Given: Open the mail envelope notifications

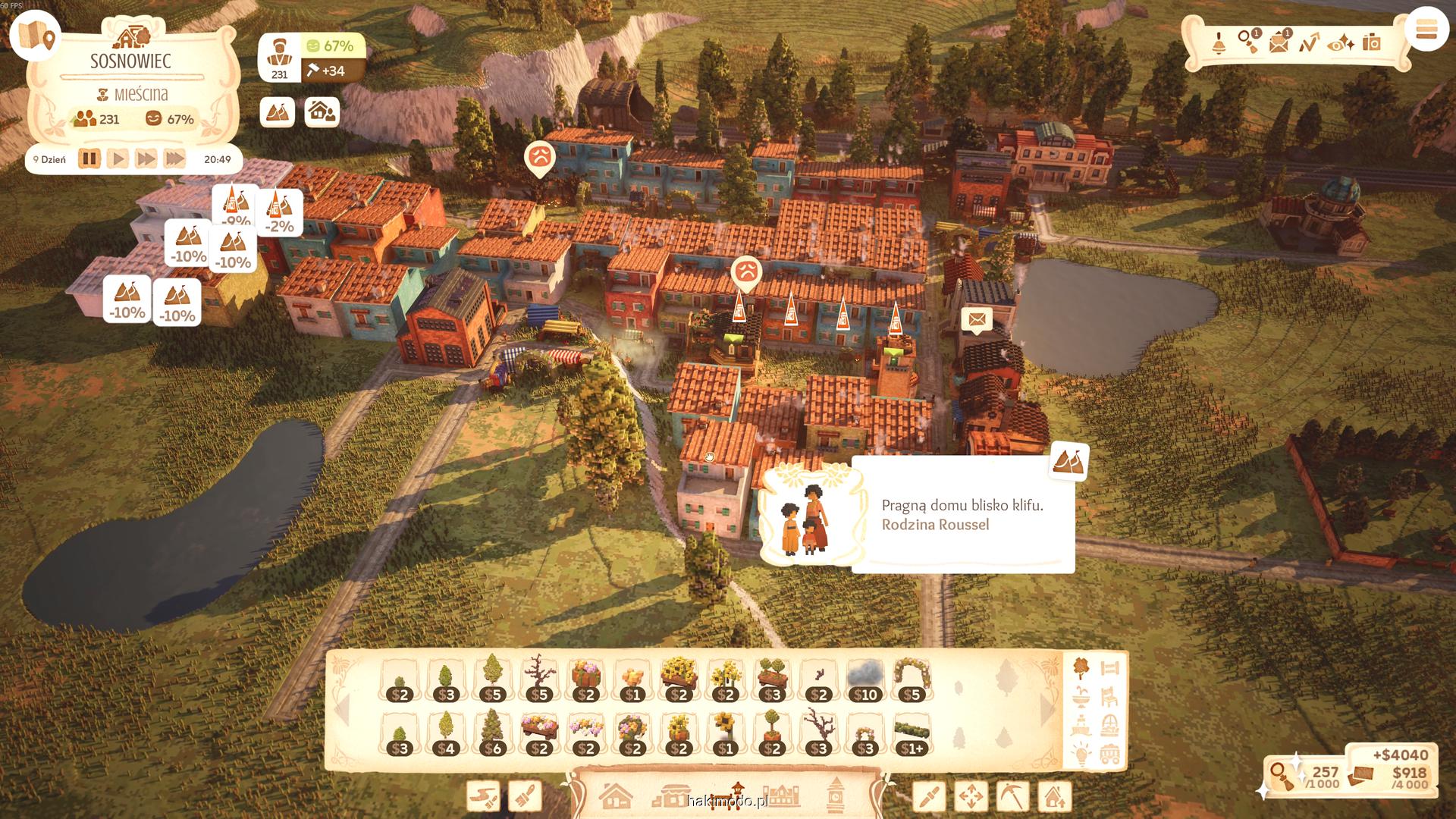Looking at the screenshot, I should [x=1279, y=42].
